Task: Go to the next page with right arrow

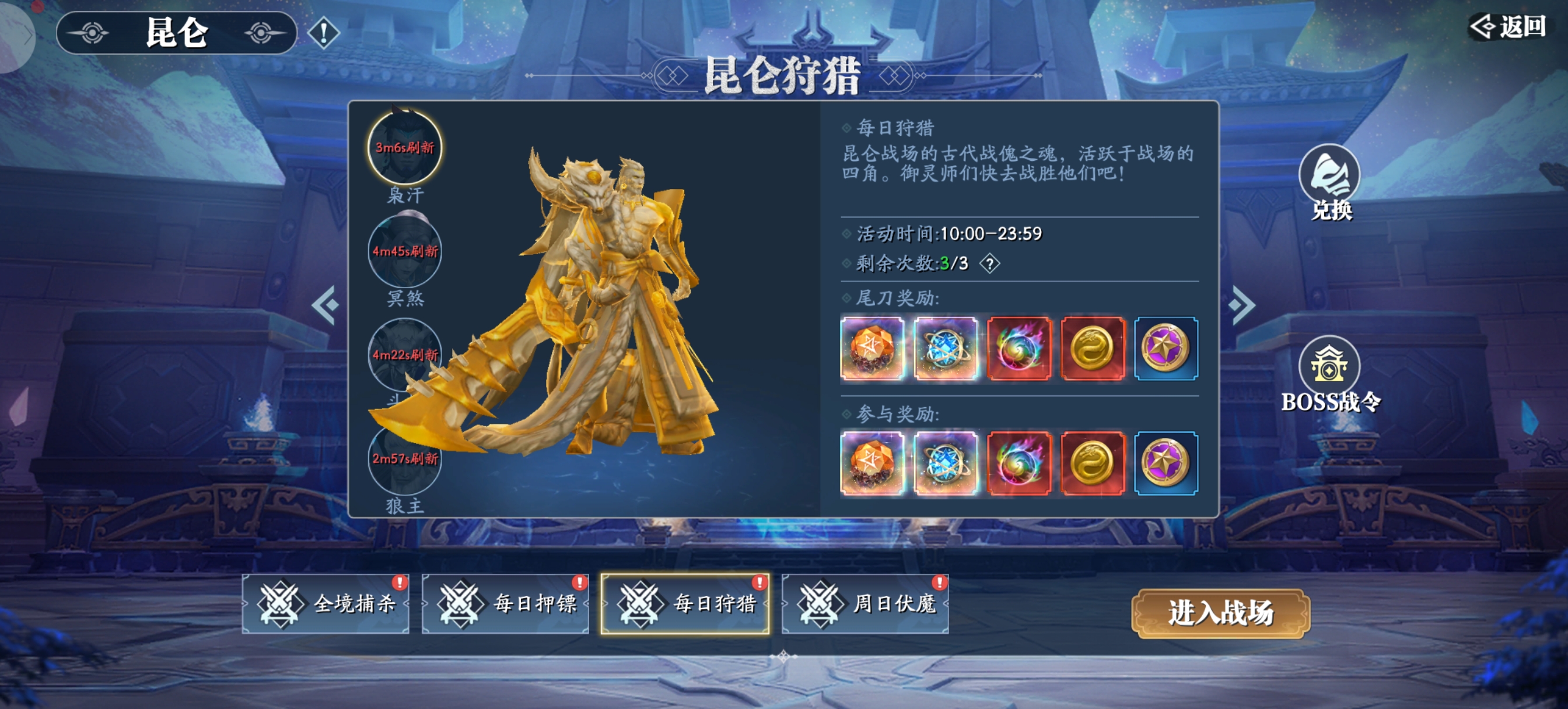Action: point(1241,304)
